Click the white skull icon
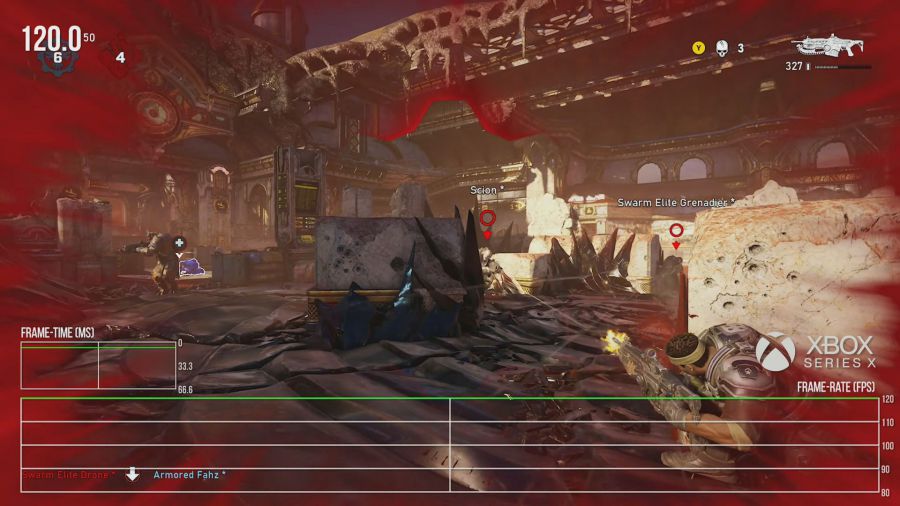Image resolution: width=900 pixels, height=506 pixels. pos(720,47)
